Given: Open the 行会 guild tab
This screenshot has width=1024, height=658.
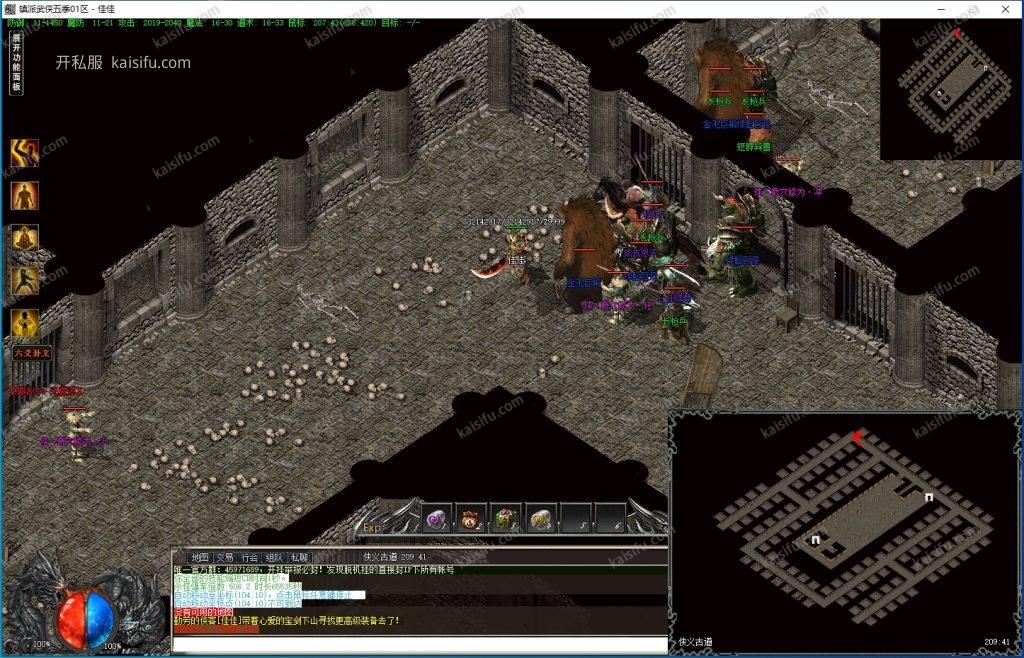Looking at the screenshot, I should pos(250,557).
